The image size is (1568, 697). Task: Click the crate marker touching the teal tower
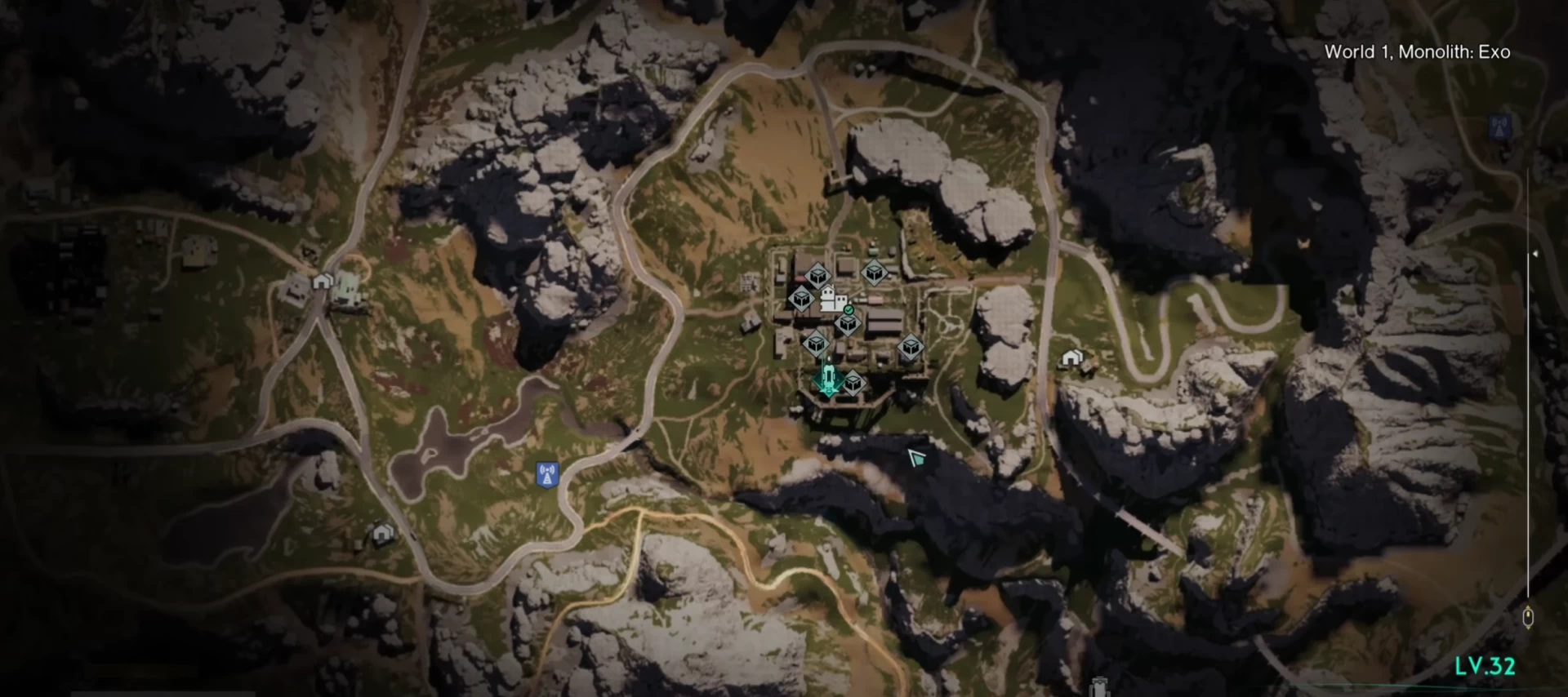tap(853, 382)
